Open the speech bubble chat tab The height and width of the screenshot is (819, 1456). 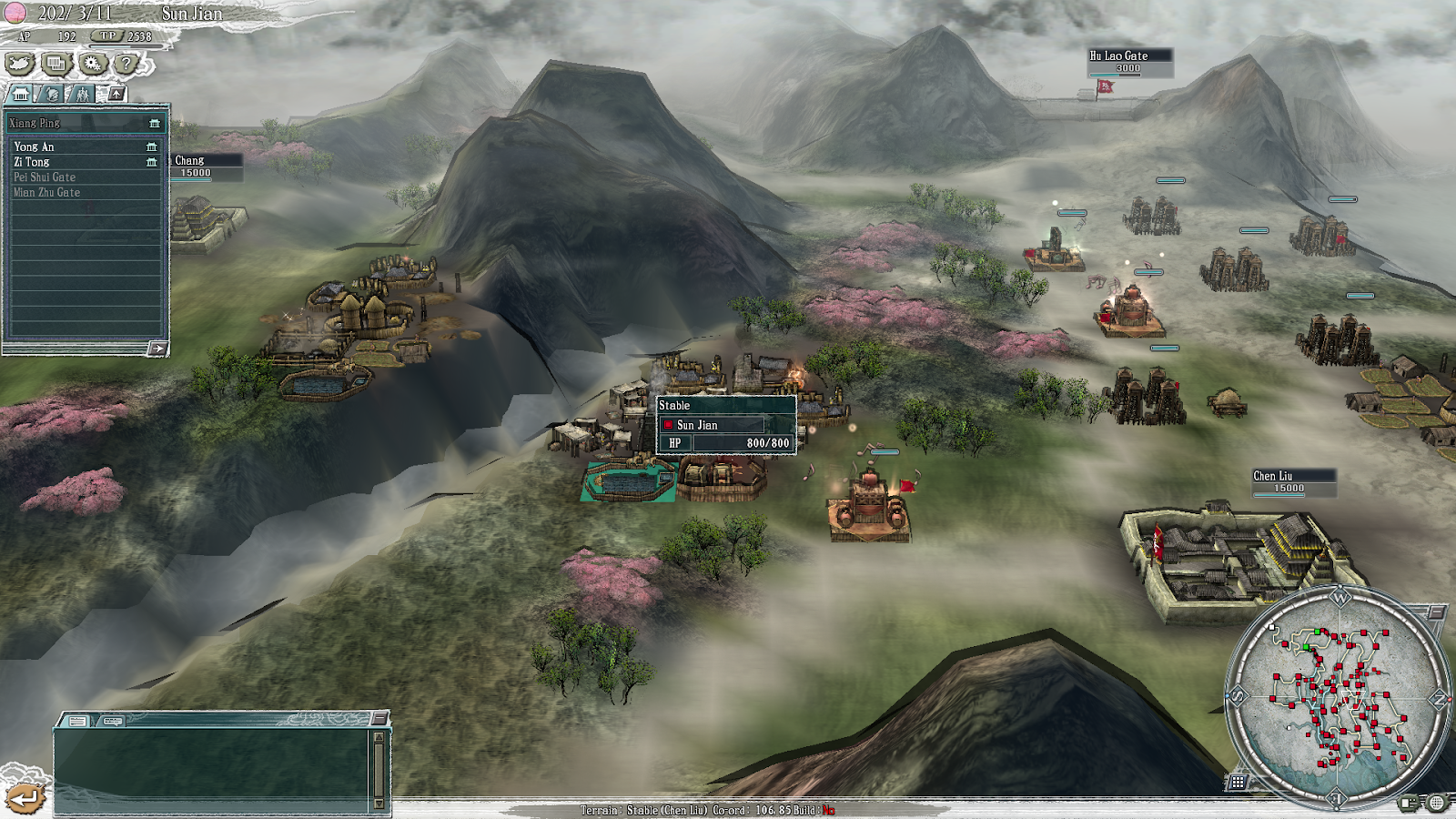tap(113, 721)
